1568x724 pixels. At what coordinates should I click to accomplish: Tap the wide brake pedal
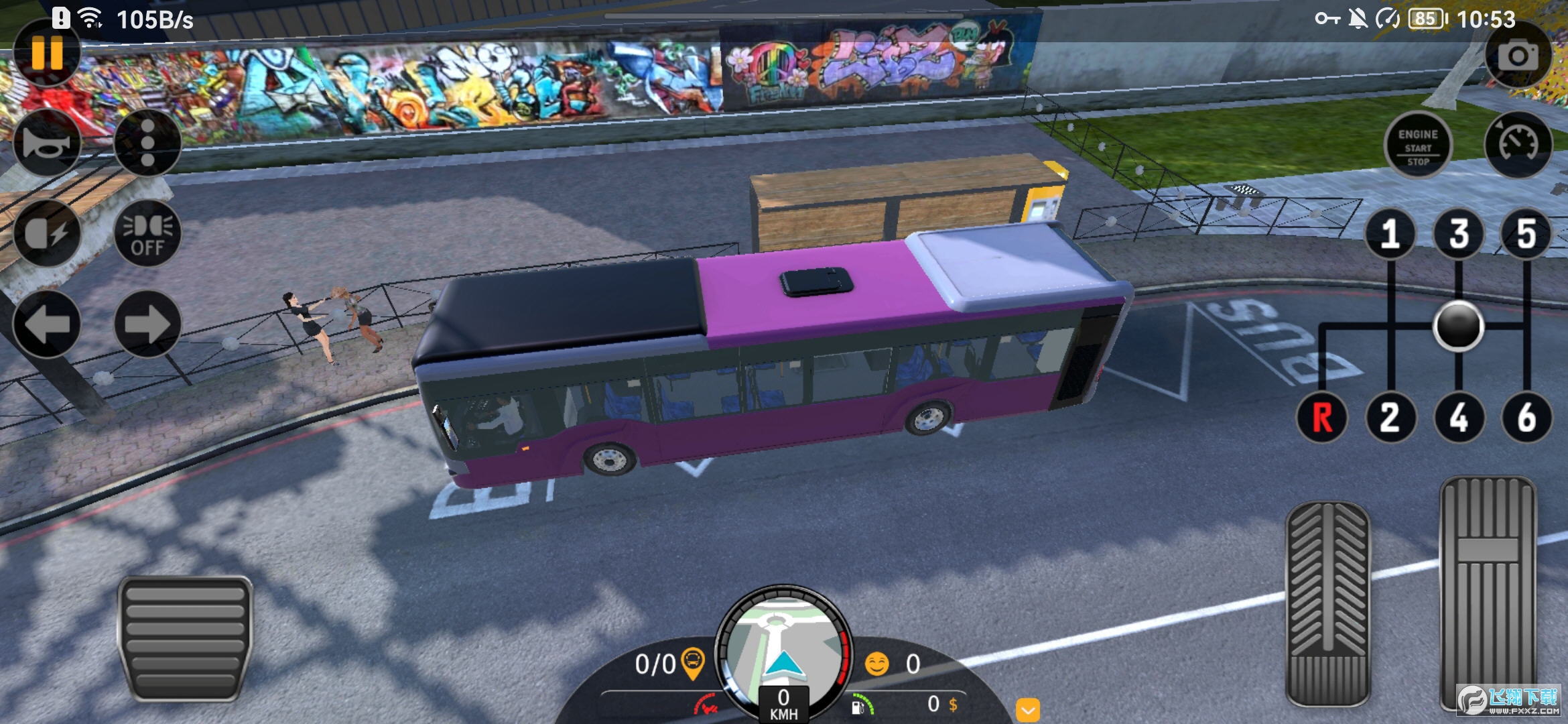pos(185,638)
